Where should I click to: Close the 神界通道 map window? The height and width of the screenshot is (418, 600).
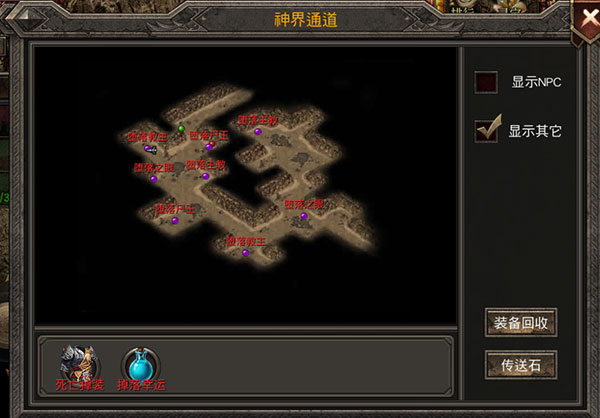(x=585, y=21)
